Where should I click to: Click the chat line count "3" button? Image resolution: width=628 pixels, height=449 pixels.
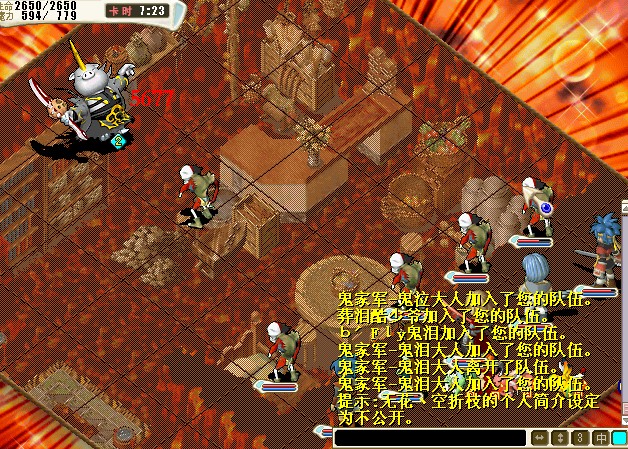(x=580, y=438)
